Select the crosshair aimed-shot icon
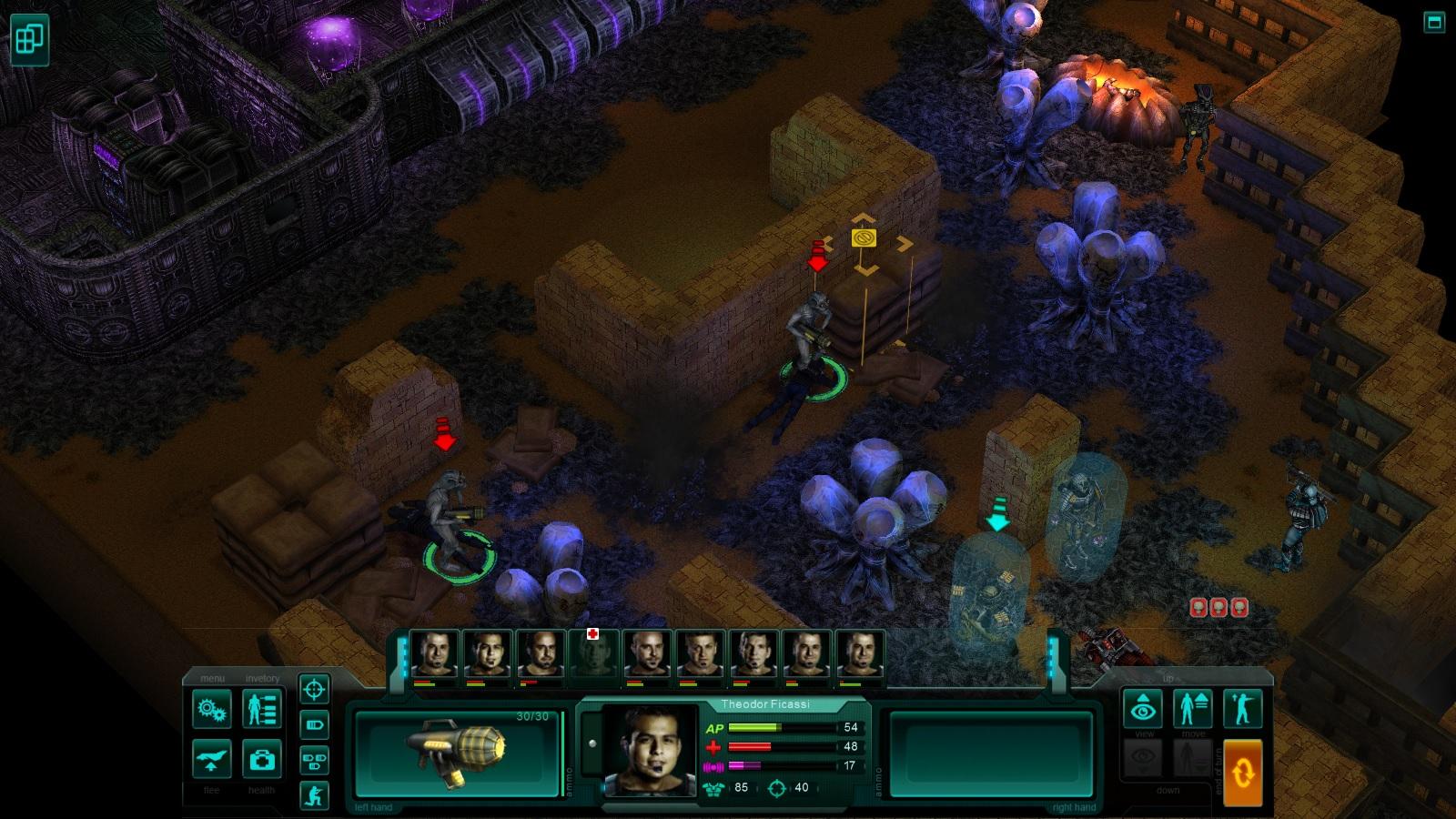The width and height of the screenshot is (1456, 819). pyautogui.click(x=314, y=691)
